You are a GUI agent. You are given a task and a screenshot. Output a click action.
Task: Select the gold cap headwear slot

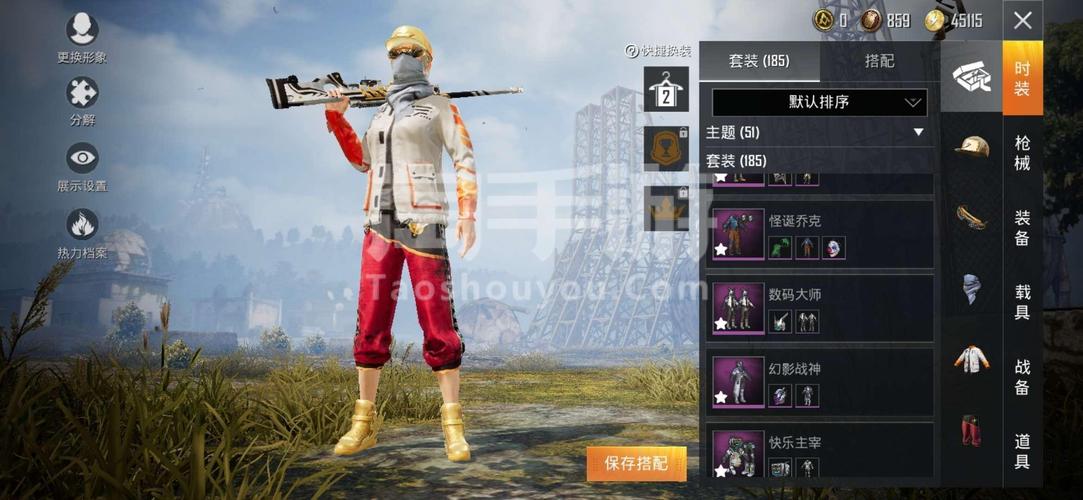click(971, 147)
